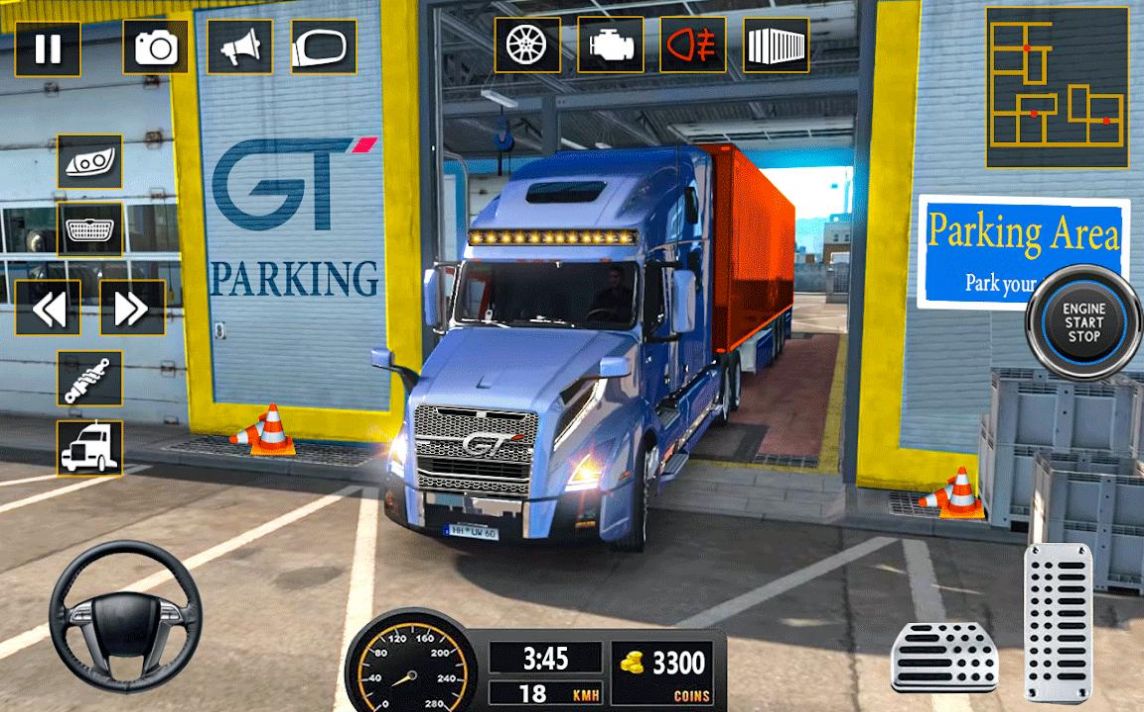Image resolution: width=1144 pixels, height=712 pixels.
Task: Open the wheel rim option
Action: click(527, 45)
